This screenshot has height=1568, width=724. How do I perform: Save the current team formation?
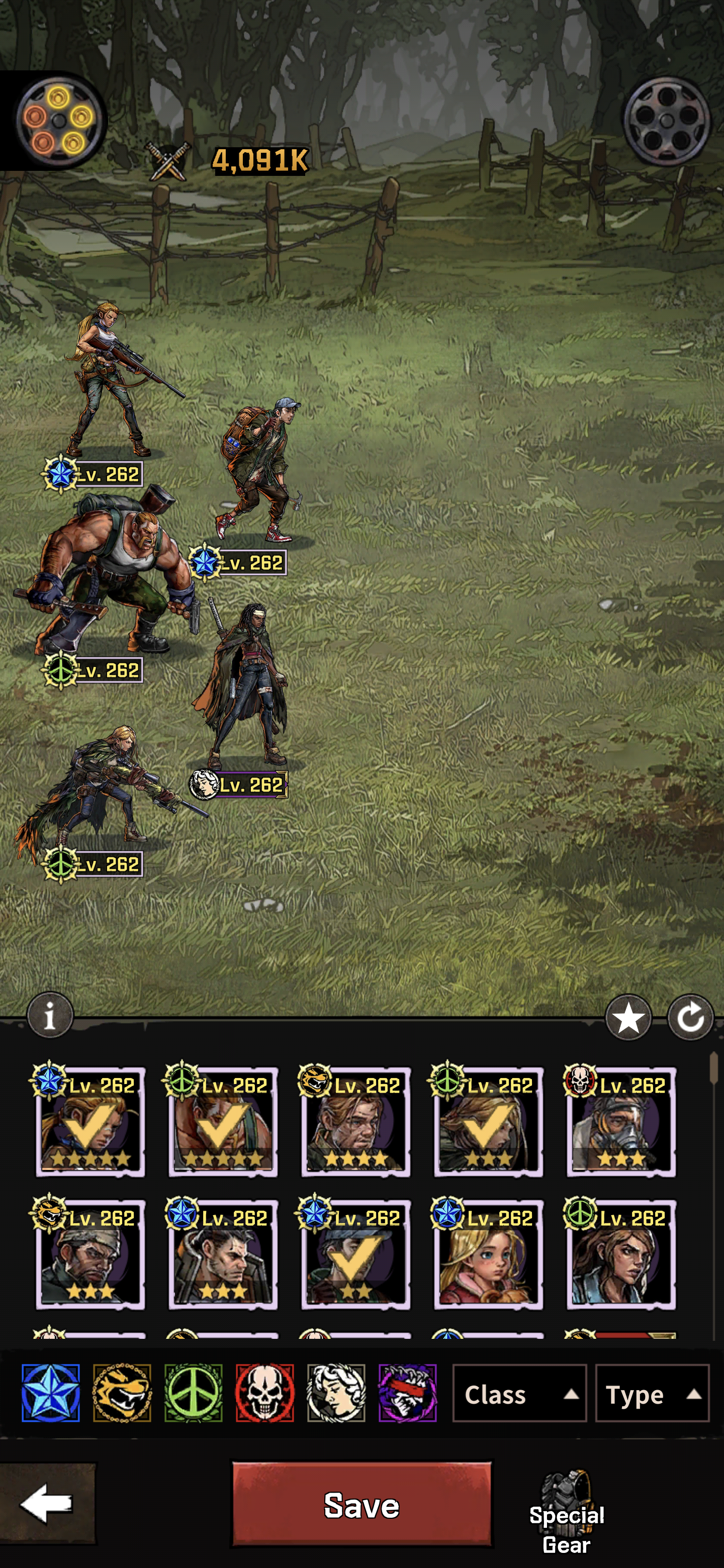coord(361,1504)
